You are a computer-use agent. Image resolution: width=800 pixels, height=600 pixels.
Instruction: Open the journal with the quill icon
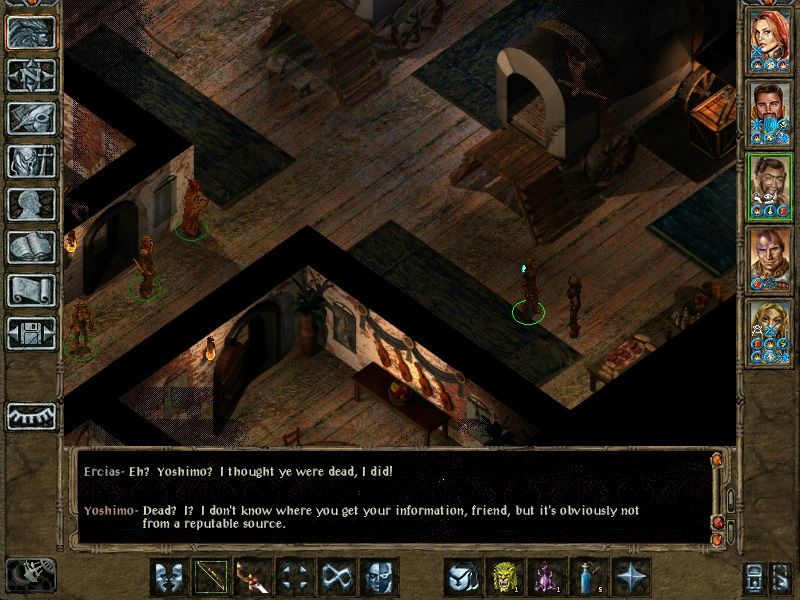pyautogui.click(x=32, y=119)
